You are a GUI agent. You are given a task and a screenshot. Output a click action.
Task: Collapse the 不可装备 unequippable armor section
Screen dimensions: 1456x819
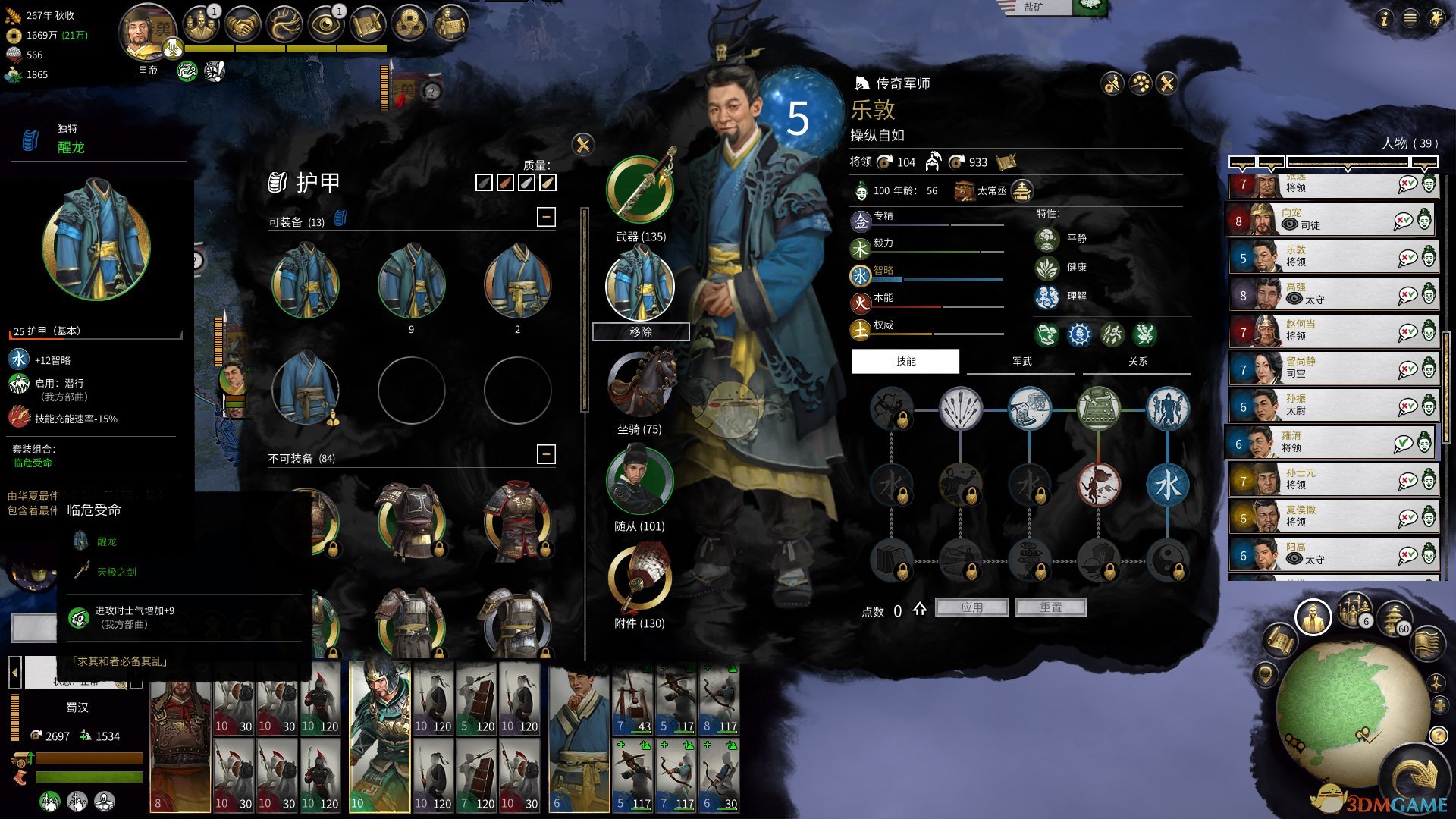tap(546, 454)
